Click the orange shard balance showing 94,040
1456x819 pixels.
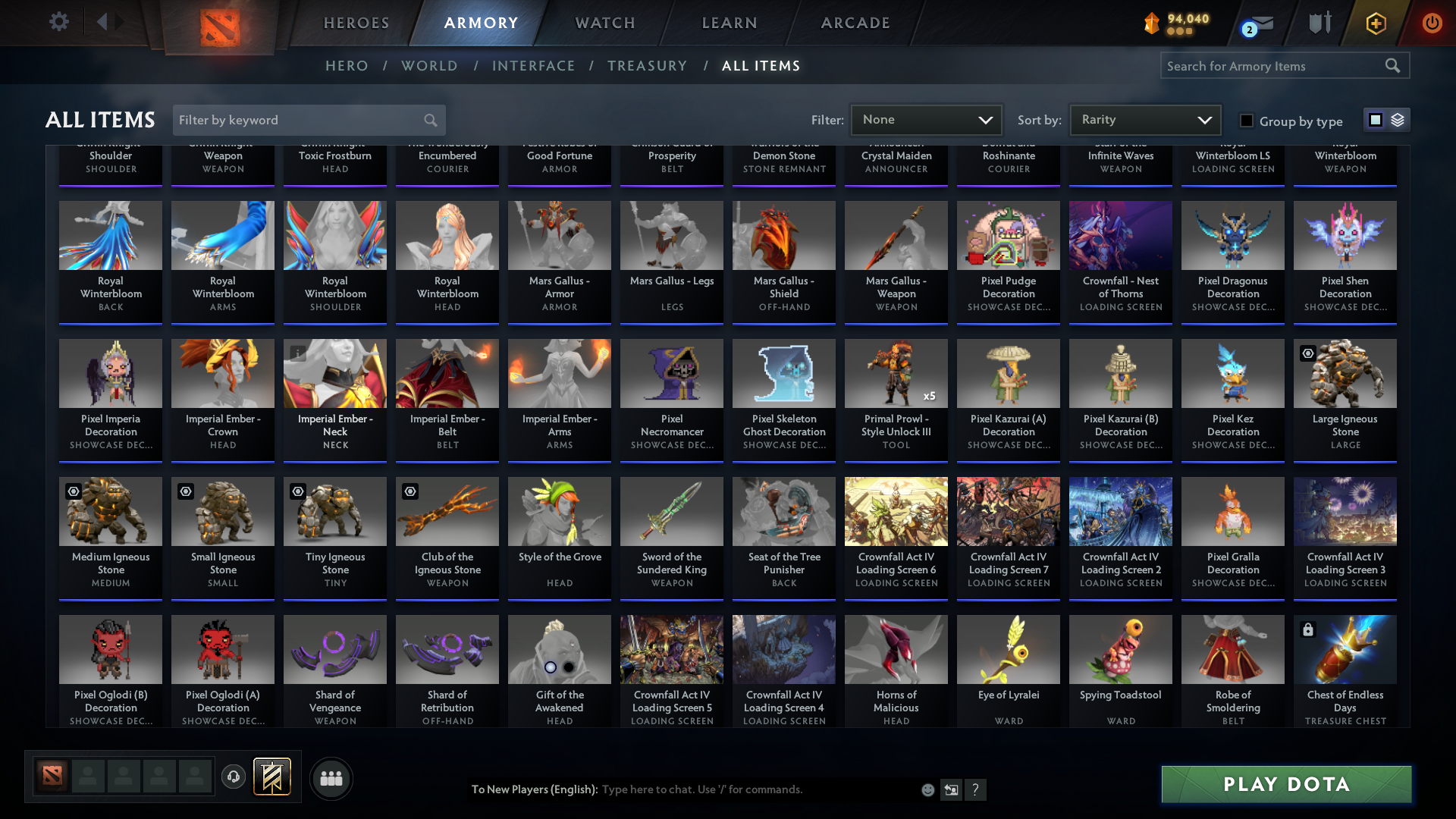click(x=1176, y=22)
